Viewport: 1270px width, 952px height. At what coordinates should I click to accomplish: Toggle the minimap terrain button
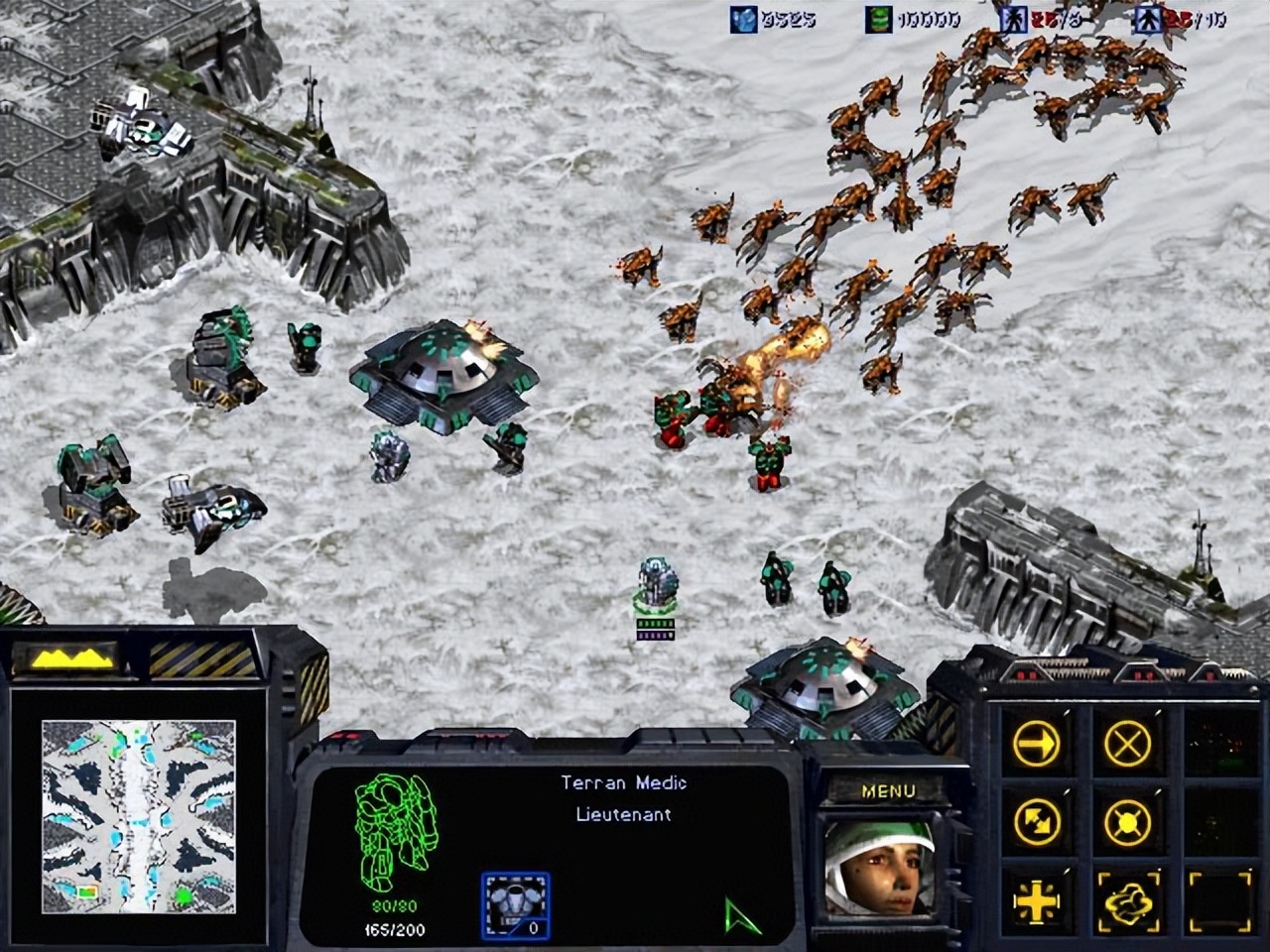coord(70,657)
